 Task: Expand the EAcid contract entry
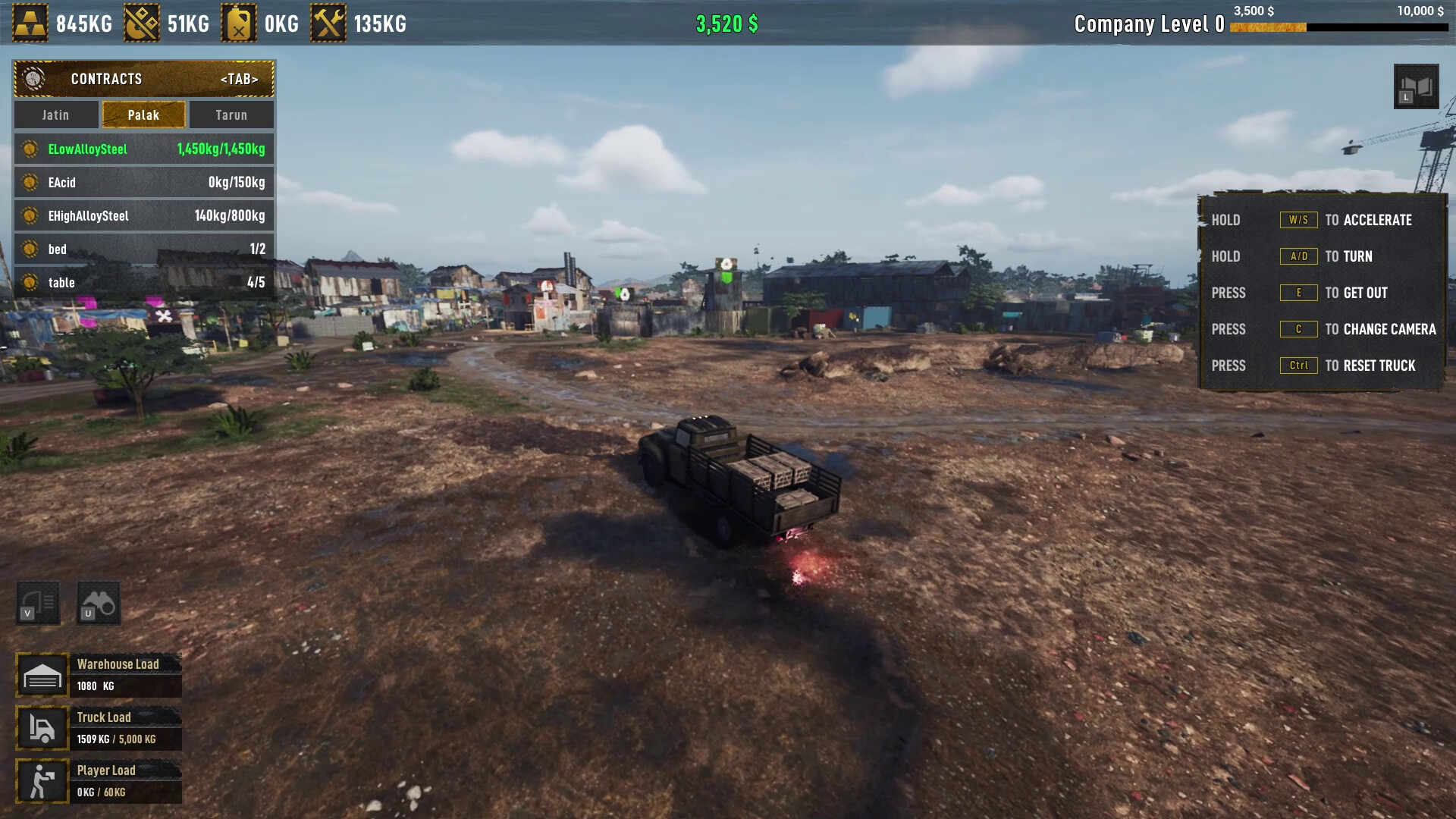(x=143, y=182)
